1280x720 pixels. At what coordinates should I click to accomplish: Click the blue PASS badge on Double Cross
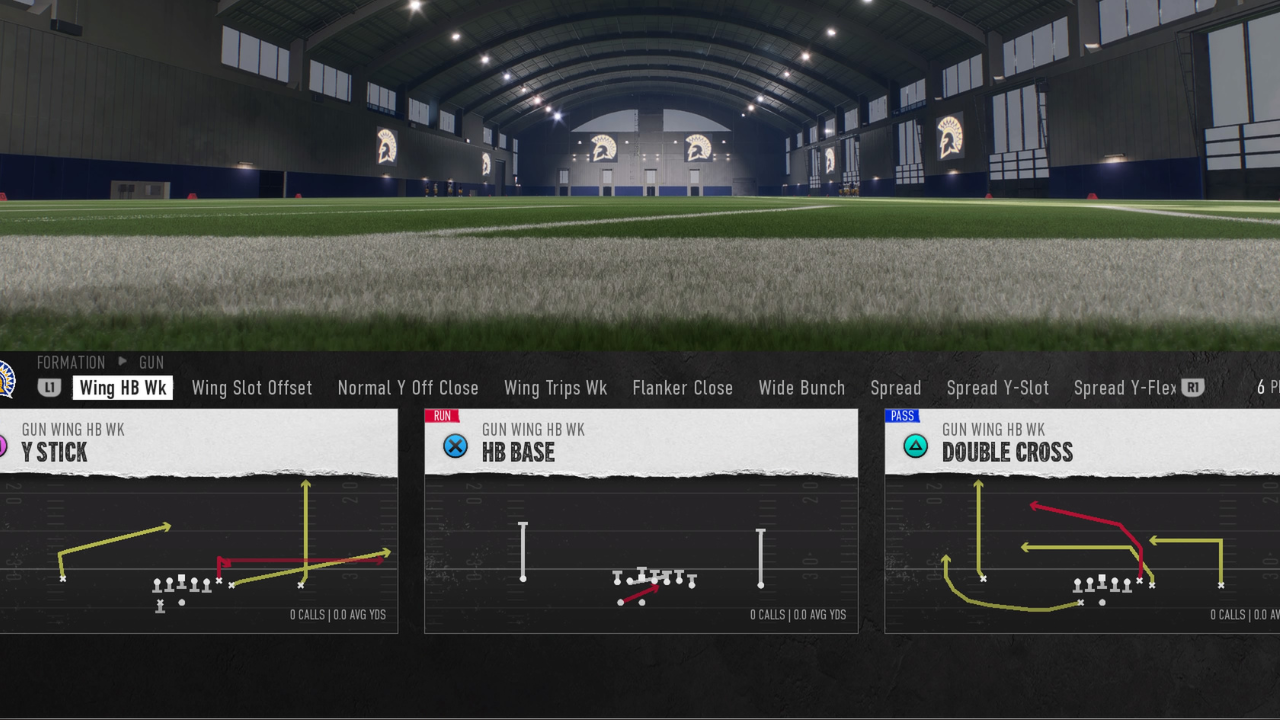coord(903,415)
